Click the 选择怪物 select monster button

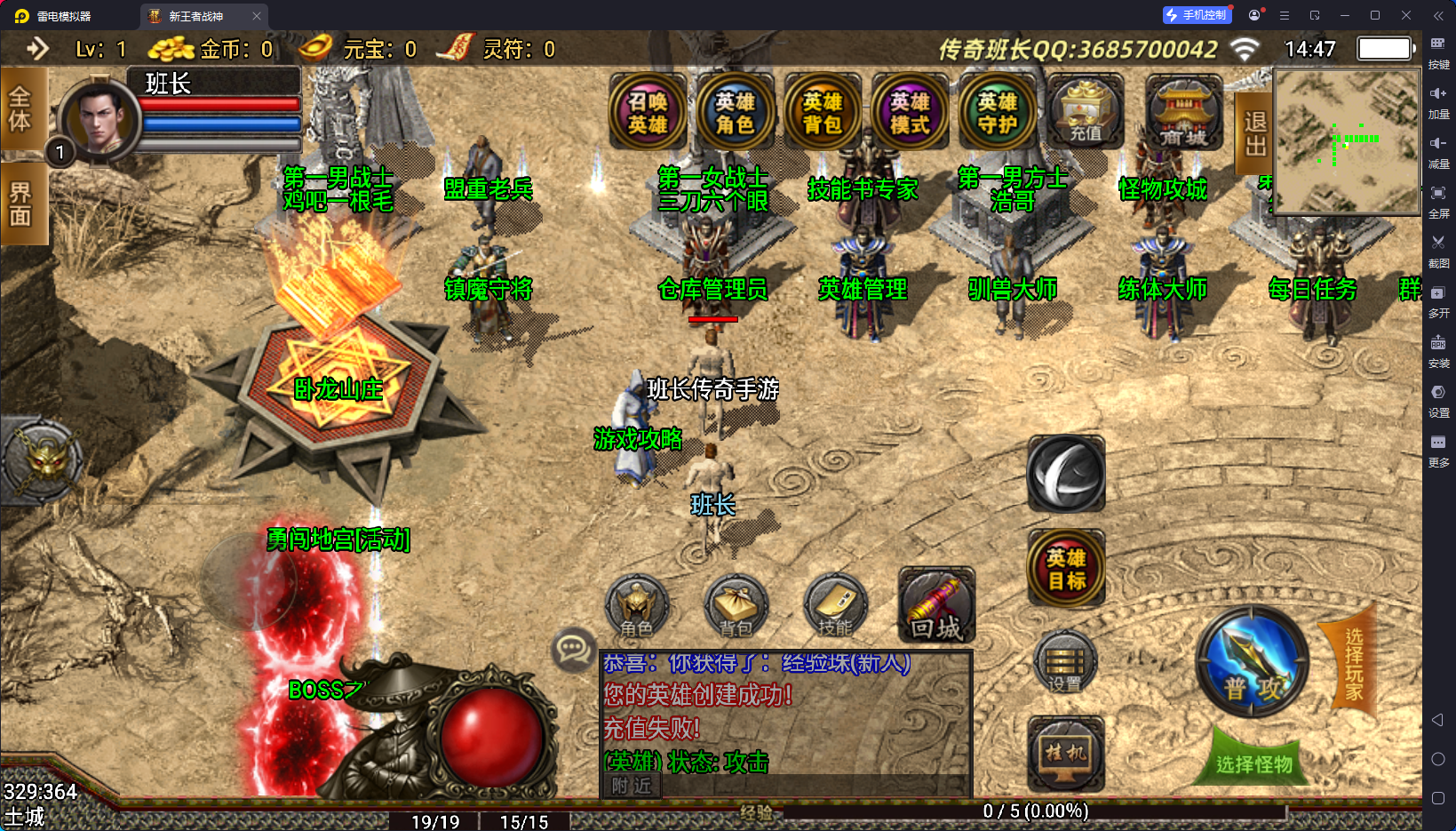coord(1253,763)
